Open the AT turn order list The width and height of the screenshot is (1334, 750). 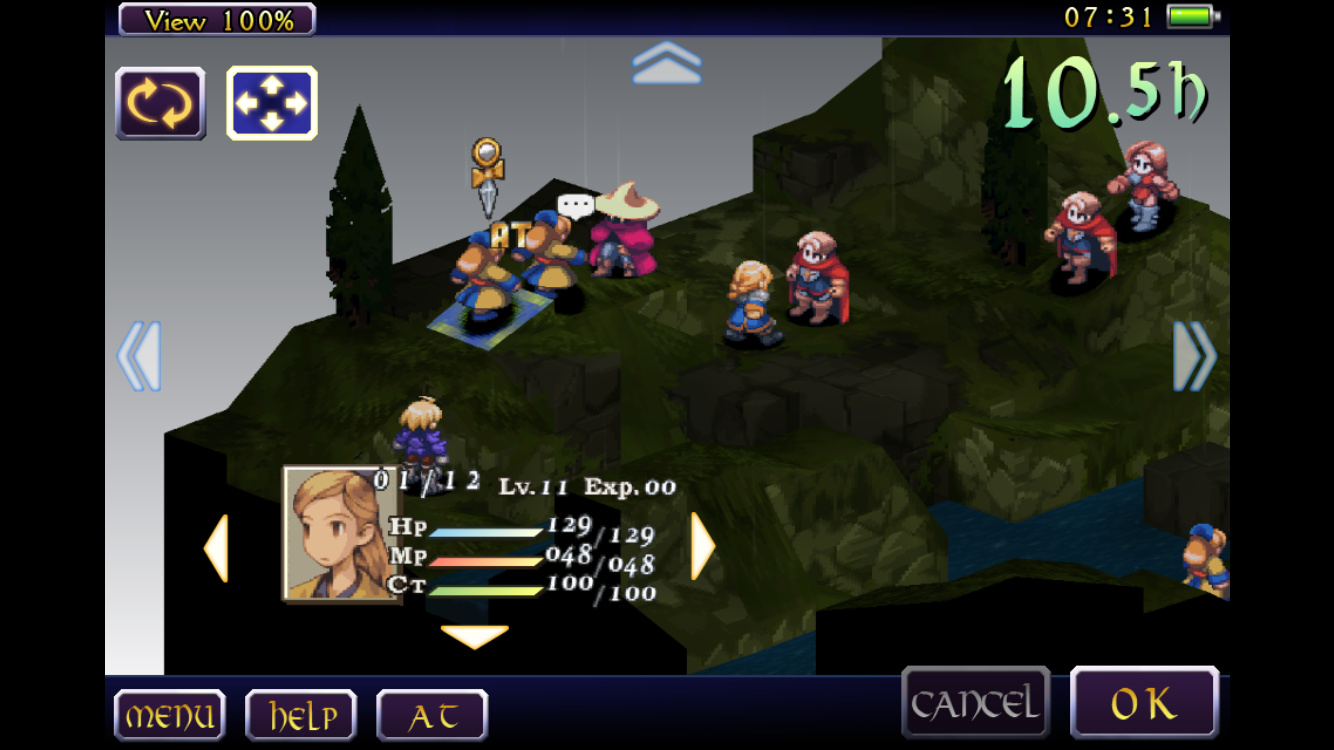432,716
